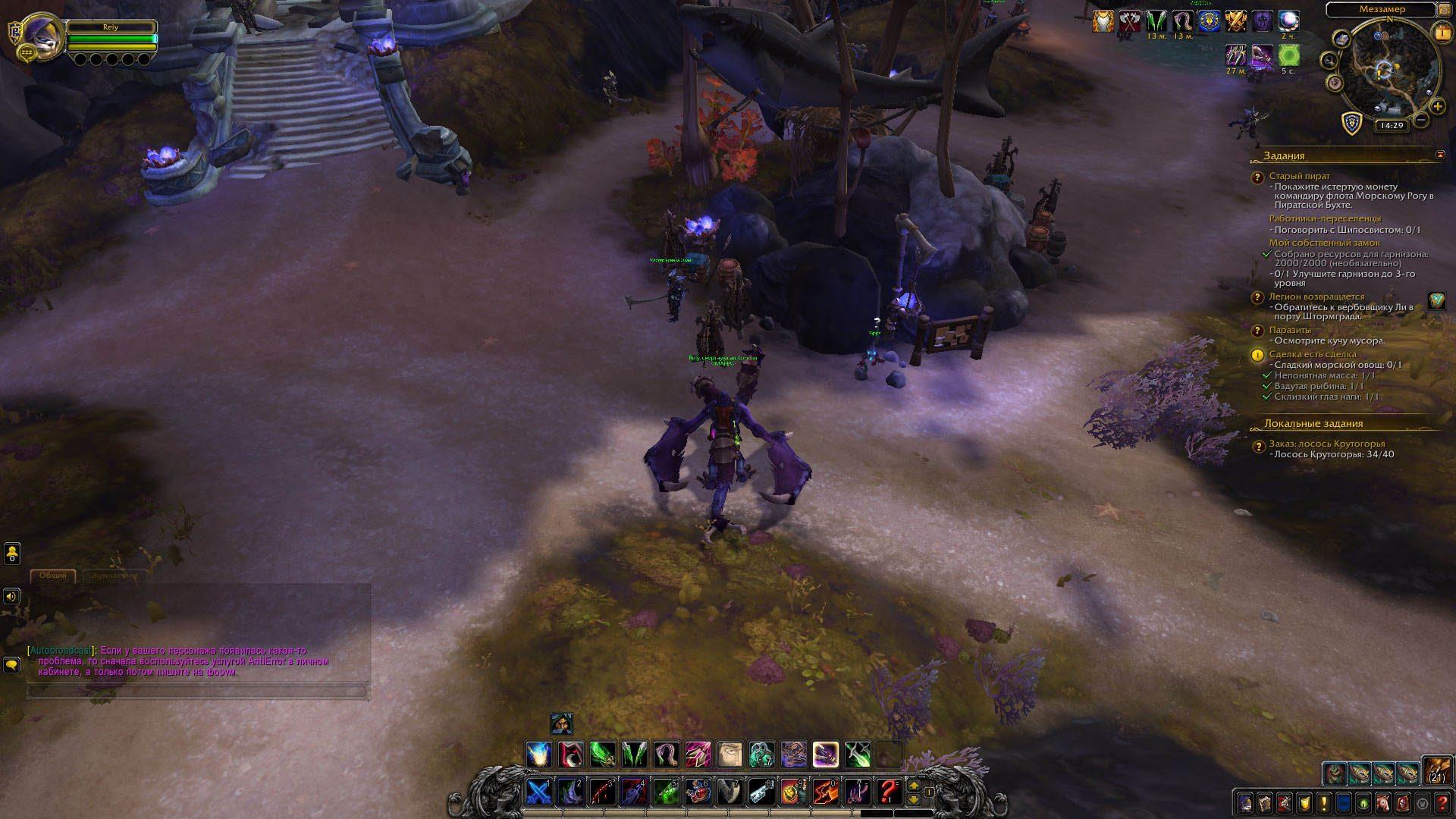Click the red question mark action slot
1456x819 pixels.
[887, 792]
